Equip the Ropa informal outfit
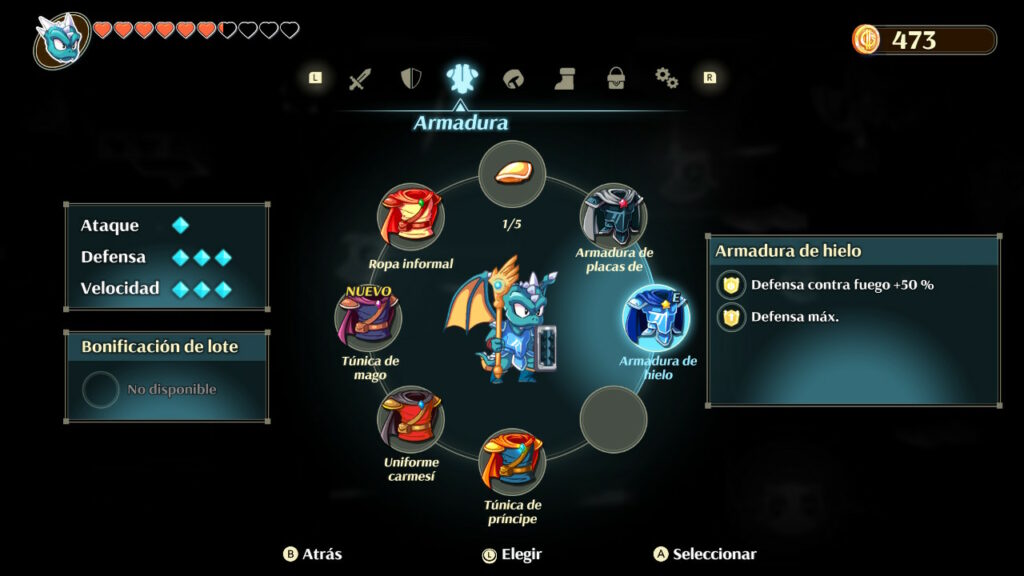Image resolution: width=1024 pixels, height=576 pixels. [x=411, y=216]
